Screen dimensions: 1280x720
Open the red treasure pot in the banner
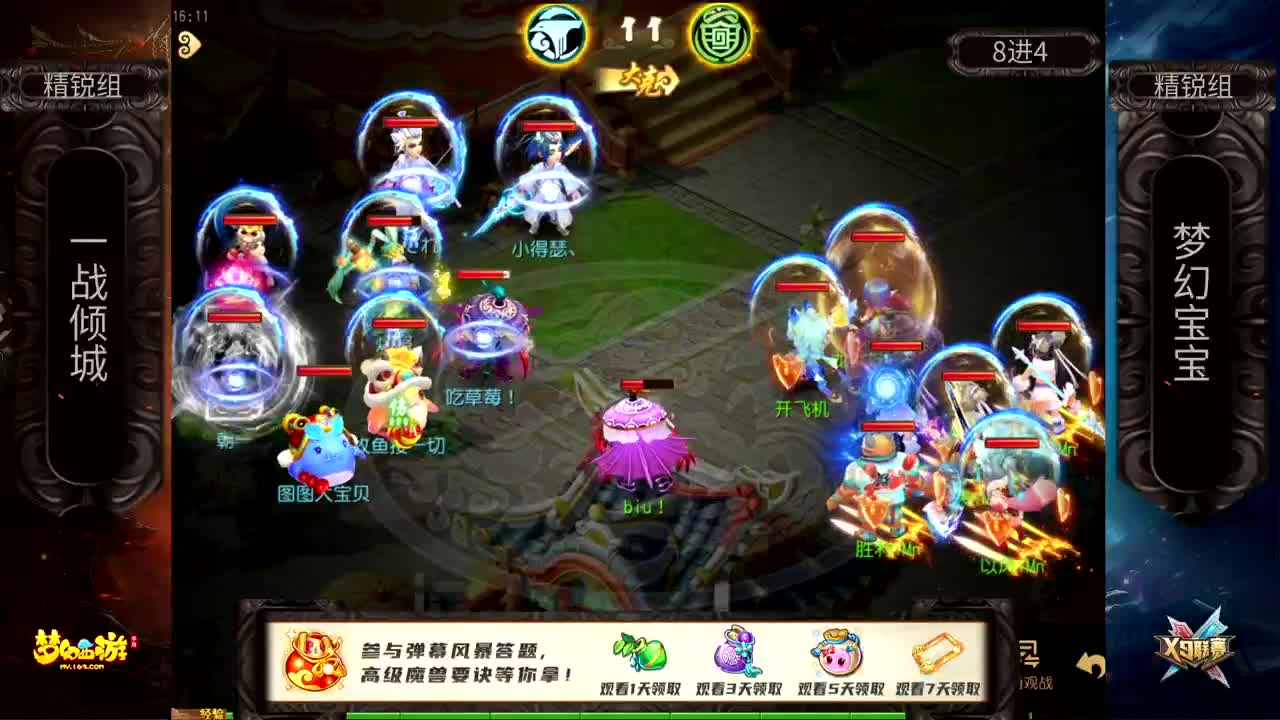coord(311,661)
